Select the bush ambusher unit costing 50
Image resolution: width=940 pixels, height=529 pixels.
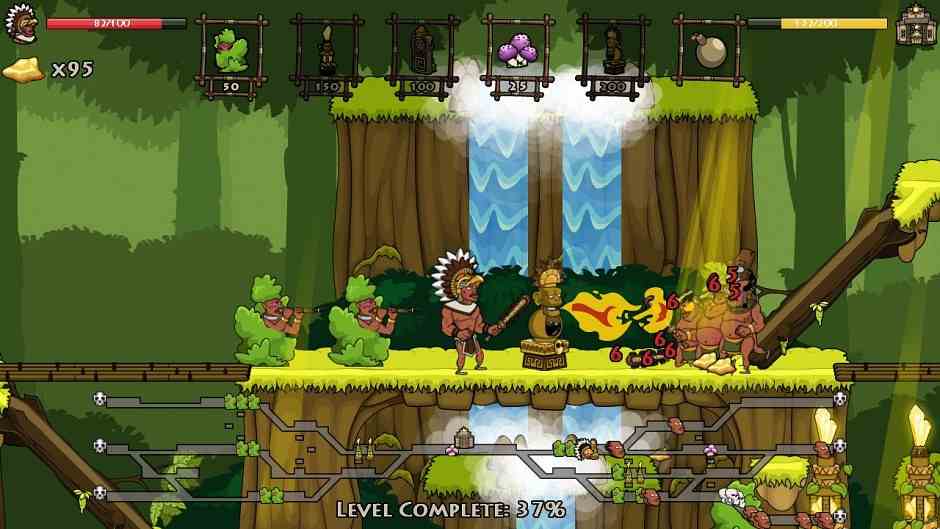click(231, 50)
